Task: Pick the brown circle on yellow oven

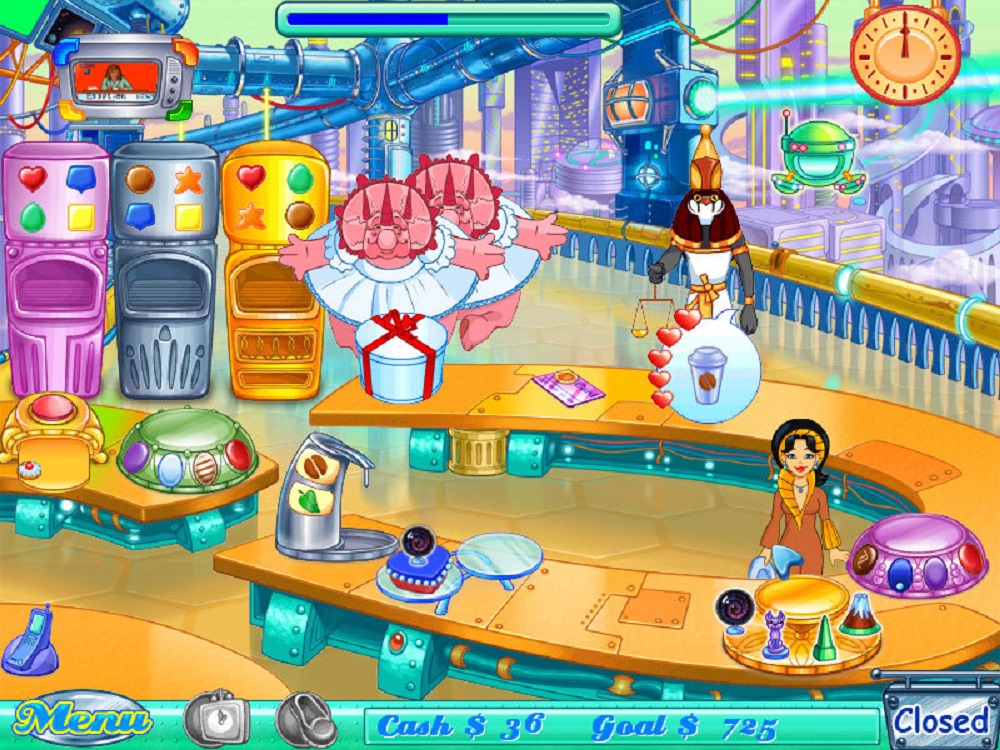Action: [299, 215]
